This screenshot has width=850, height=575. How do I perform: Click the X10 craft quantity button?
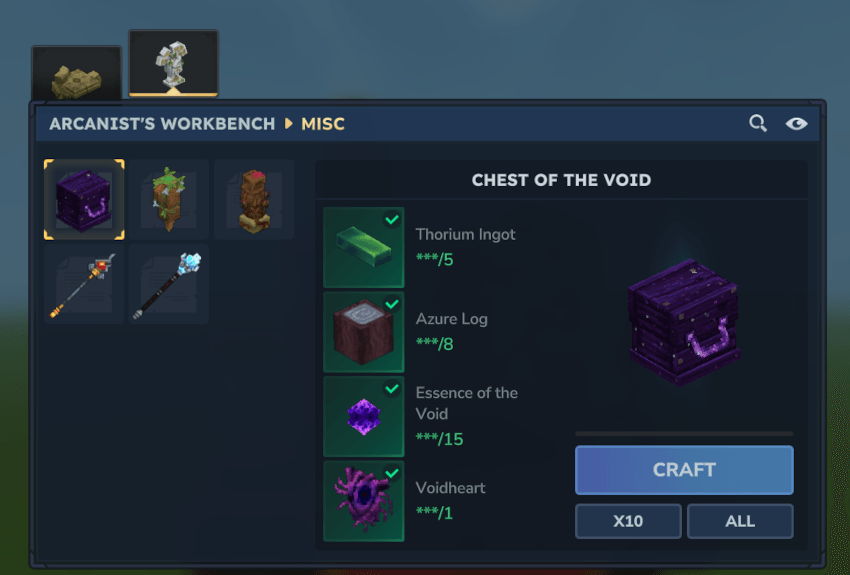tap(628, 521)
